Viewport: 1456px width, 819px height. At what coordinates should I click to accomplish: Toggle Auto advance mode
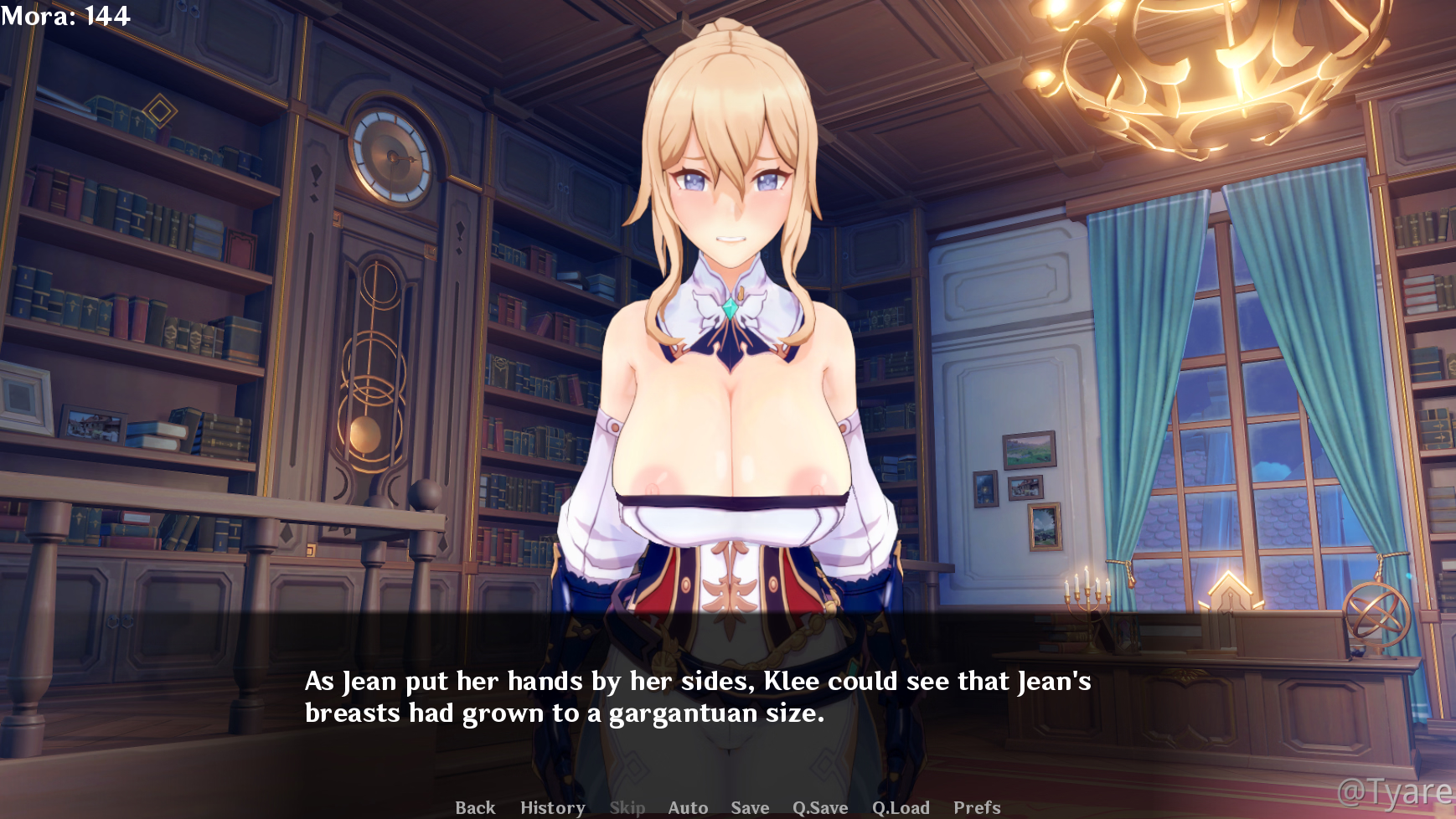(688, 807)
